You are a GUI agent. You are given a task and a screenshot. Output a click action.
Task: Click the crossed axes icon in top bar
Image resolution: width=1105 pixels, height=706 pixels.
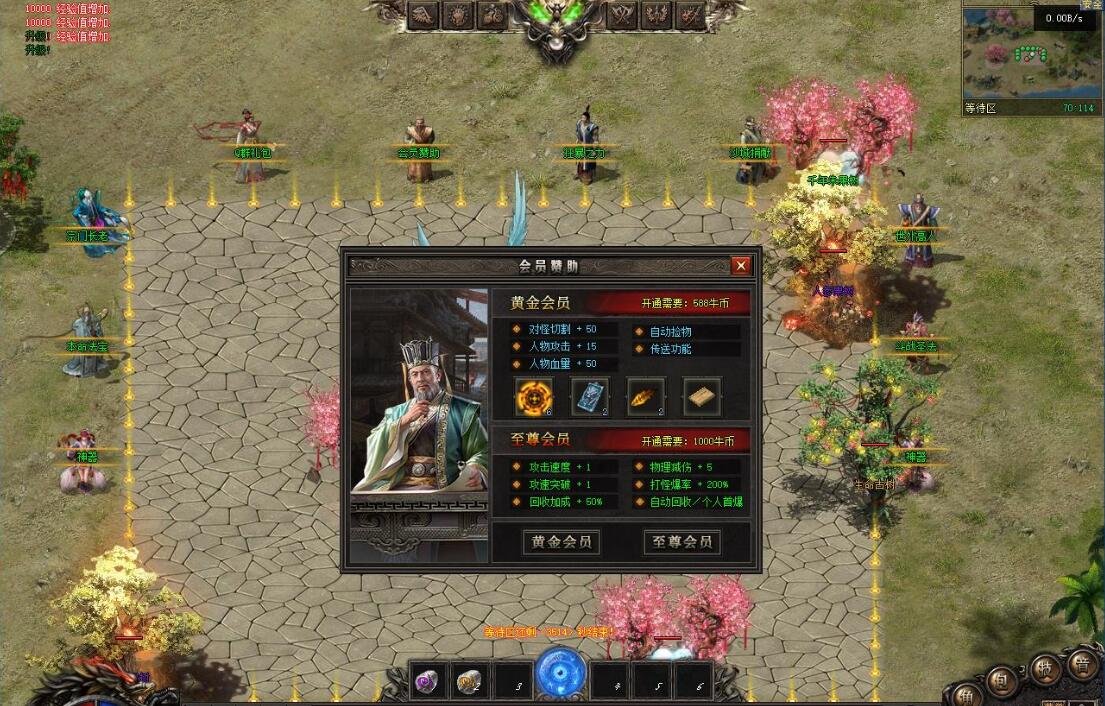click(x=623, y=14)
